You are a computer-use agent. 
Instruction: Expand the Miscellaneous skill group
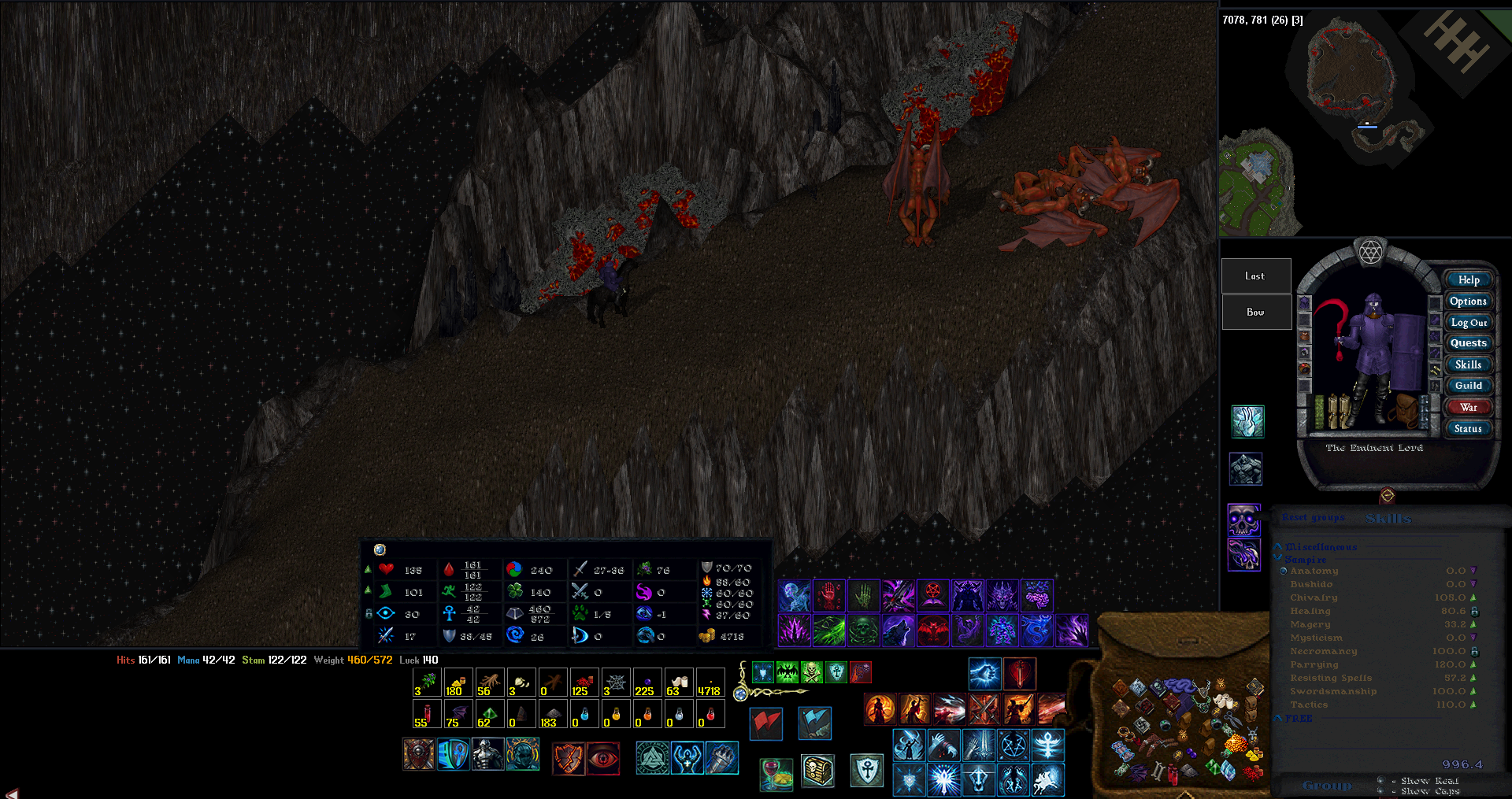[x=1277, y=546]
